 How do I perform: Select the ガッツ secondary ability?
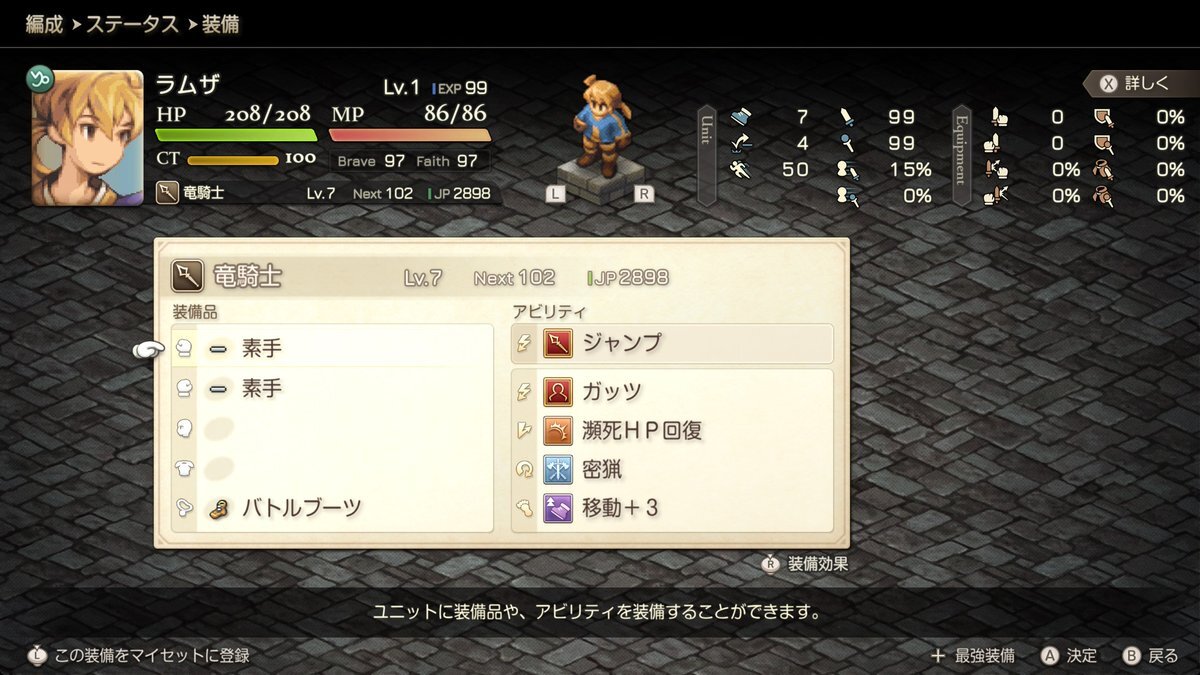coord(672,391)
